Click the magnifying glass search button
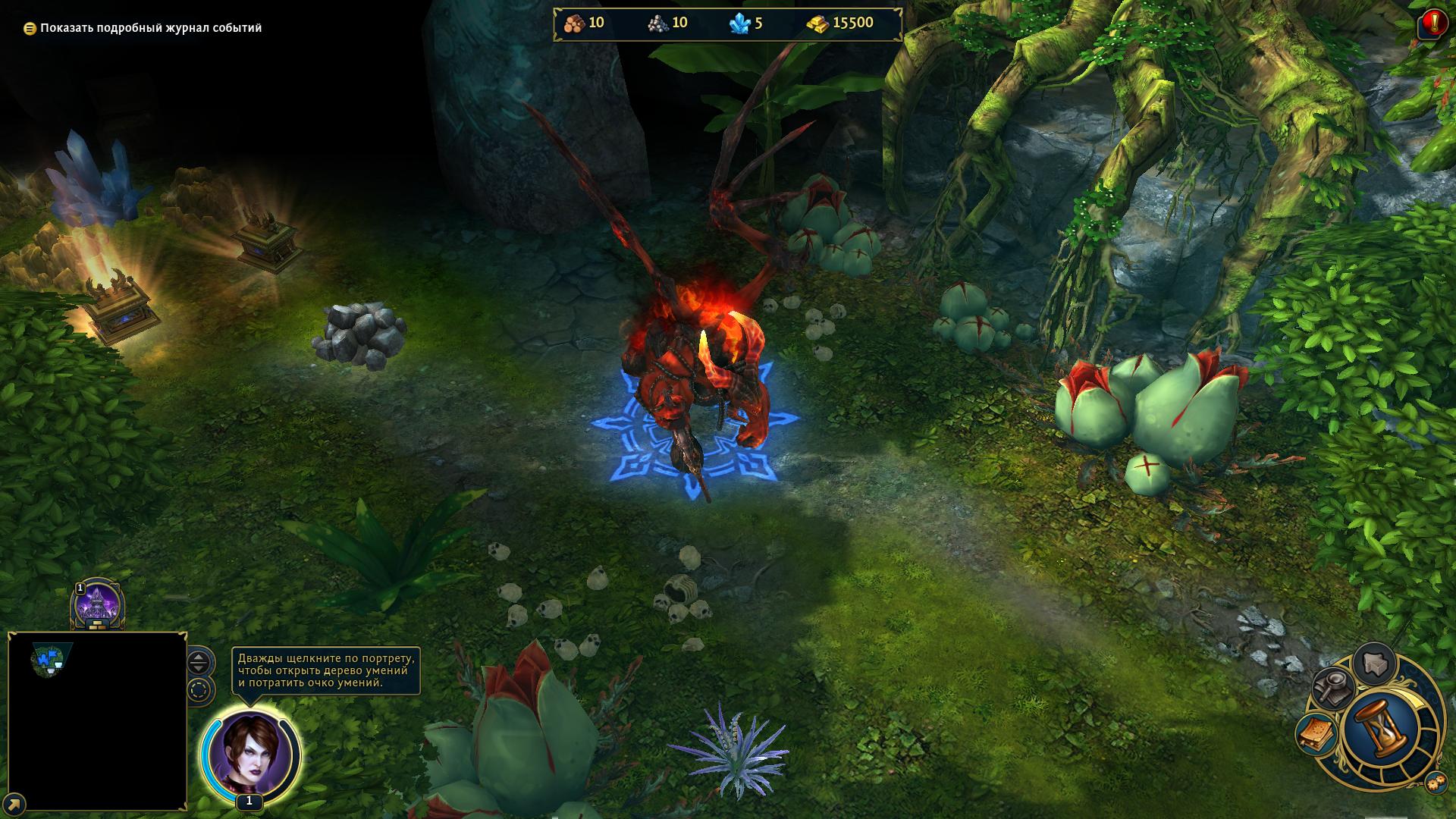This screenshot has height=819, width=1456. 1333,687
